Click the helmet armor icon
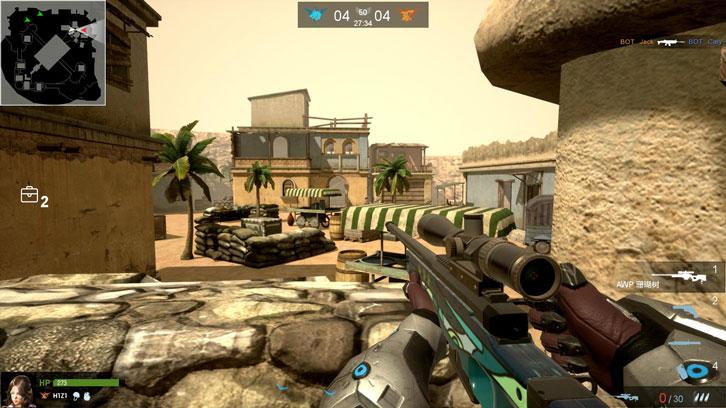726x408 pixels. coord(74,398)
